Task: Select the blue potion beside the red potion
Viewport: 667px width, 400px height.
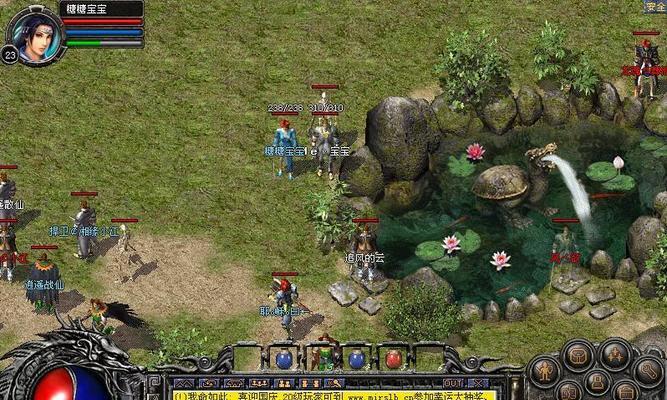Action: (357, 358)
